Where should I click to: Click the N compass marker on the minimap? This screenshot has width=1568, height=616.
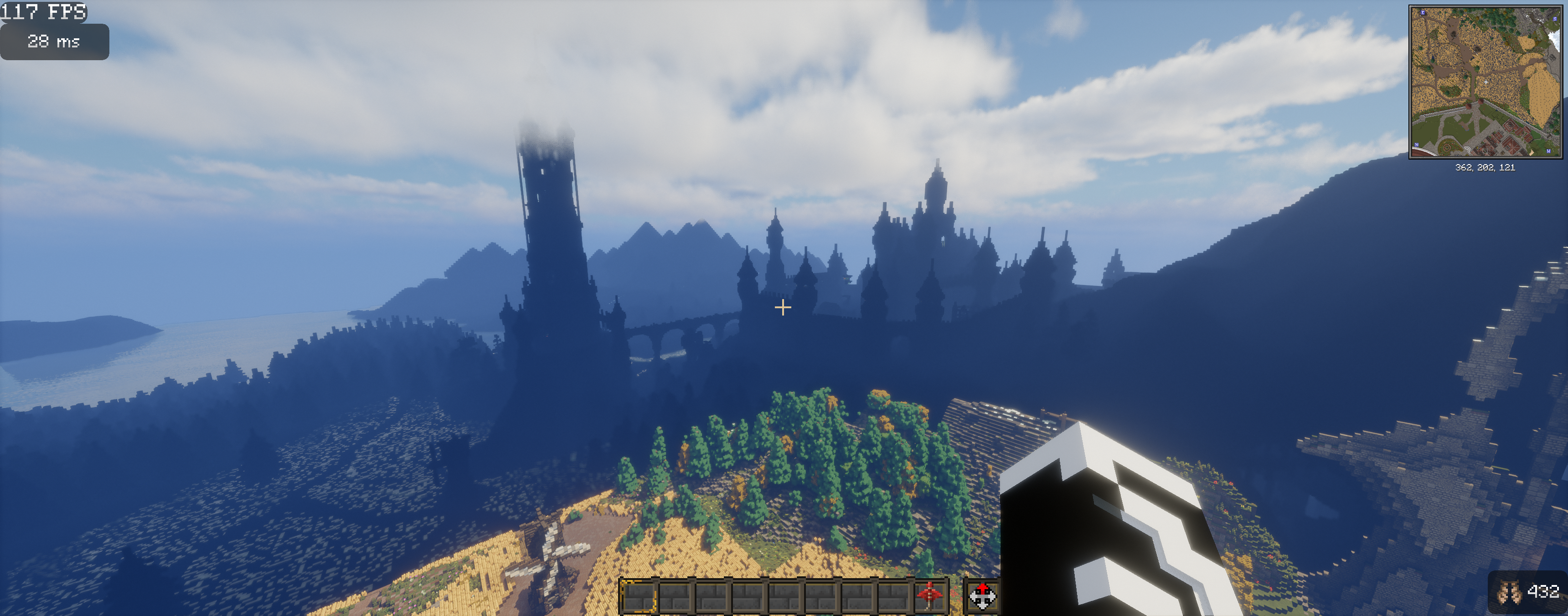[x=1417, y=145]
